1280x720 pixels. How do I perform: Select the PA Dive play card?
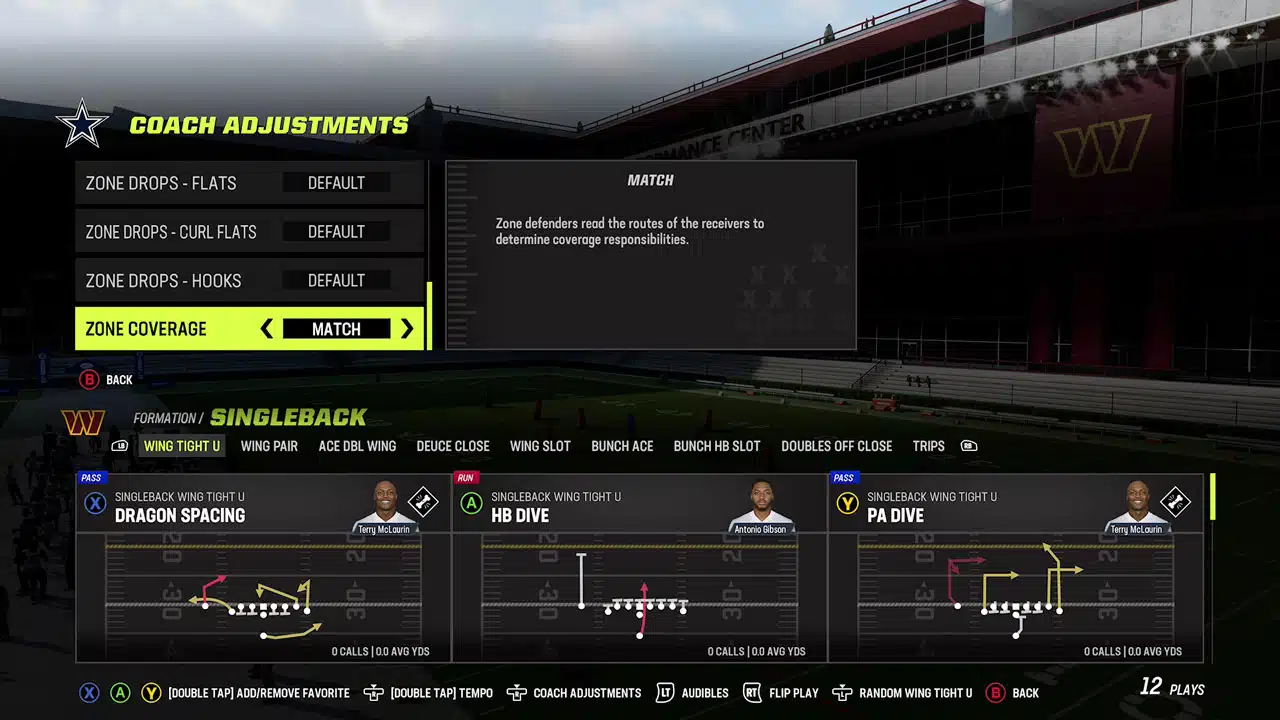point(1015,567)
